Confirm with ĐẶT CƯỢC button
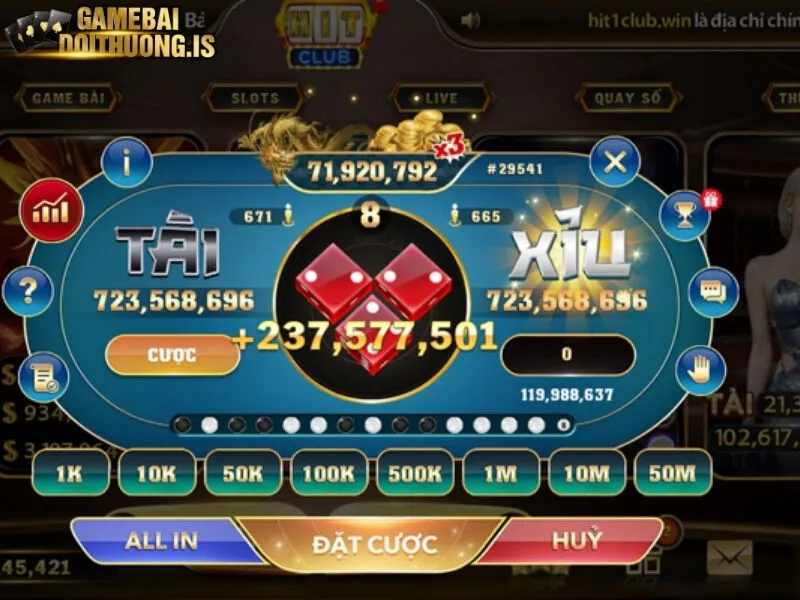This screenshot has width=800, height=600. point(374,545)
